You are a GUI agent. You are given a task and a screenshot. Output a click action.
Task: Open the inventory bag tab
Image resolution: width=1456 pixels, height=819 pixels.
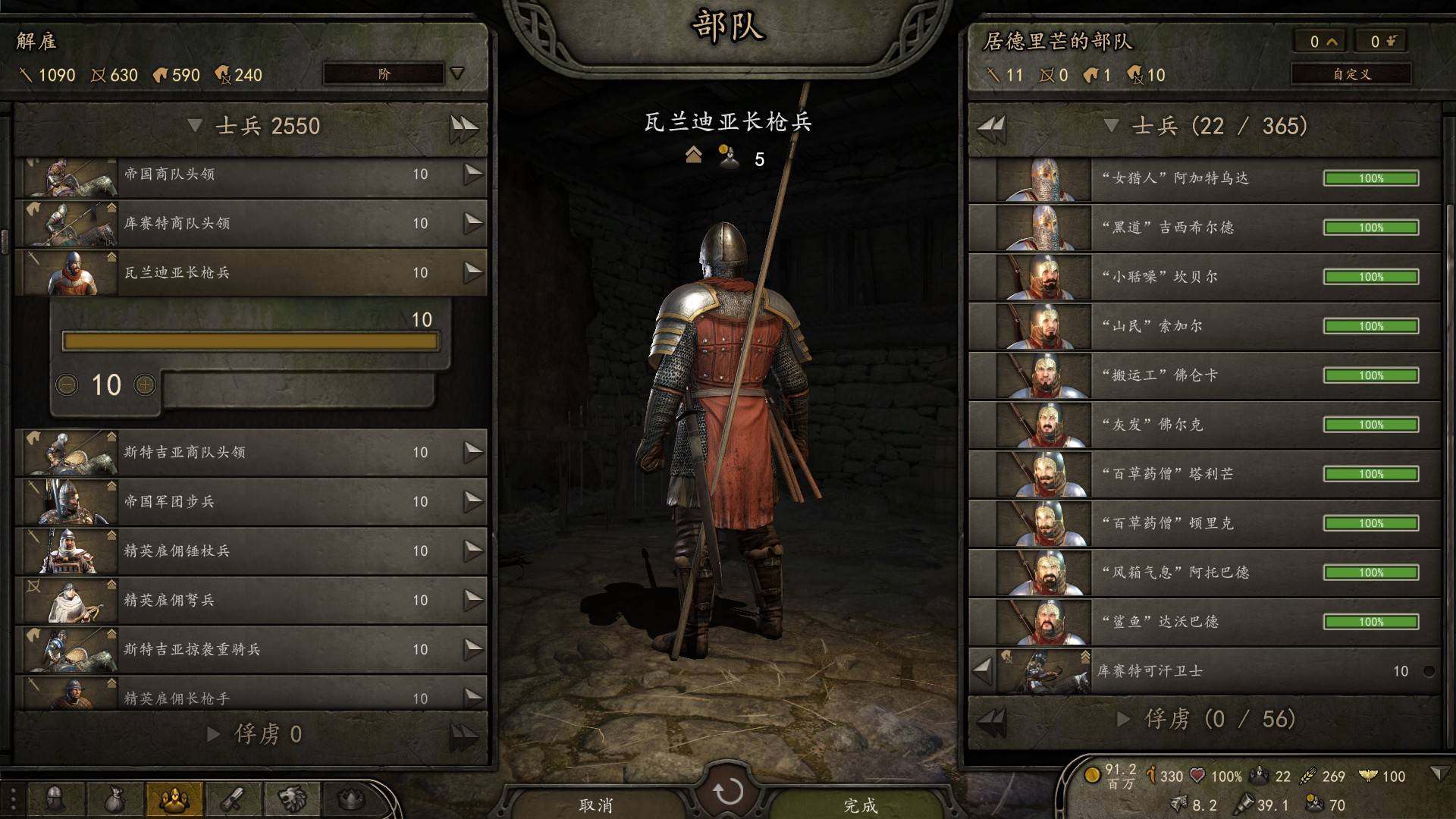tap(115, 799)
